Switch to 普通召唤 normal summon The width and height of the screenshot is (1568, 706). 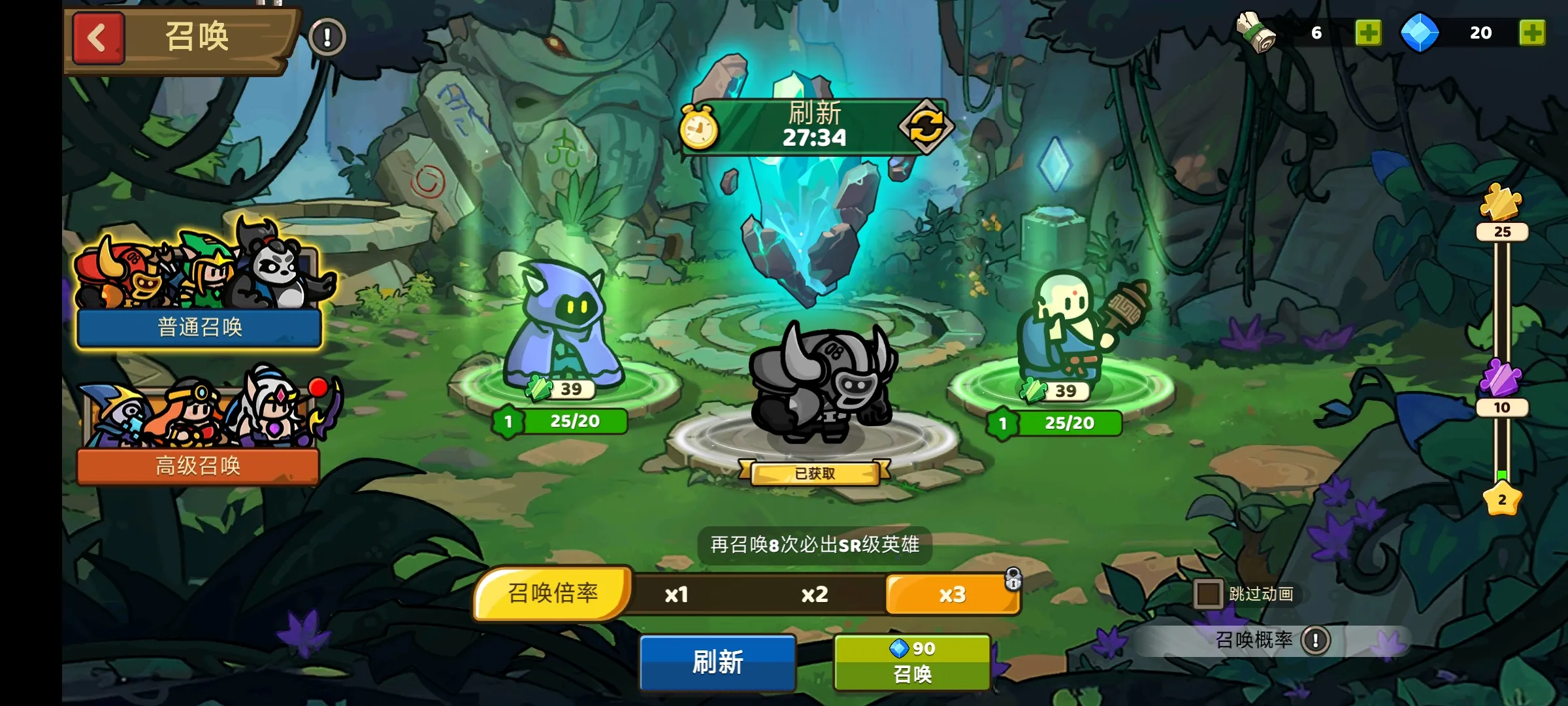(x=199, y=327)
